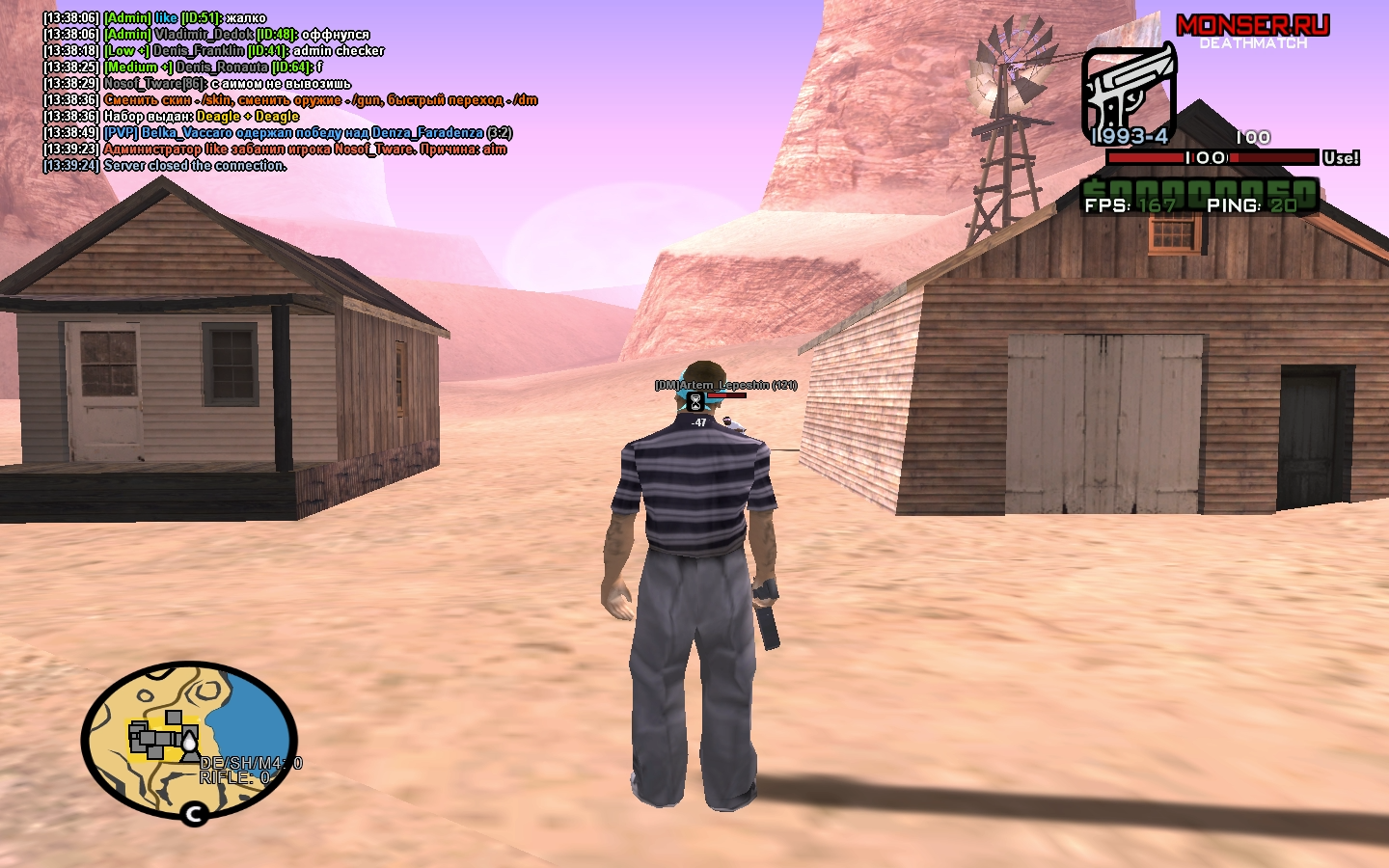Select the "Use!" label beside the red bar
Viewport: 1389px width, 868px height.
point(1341,157)
